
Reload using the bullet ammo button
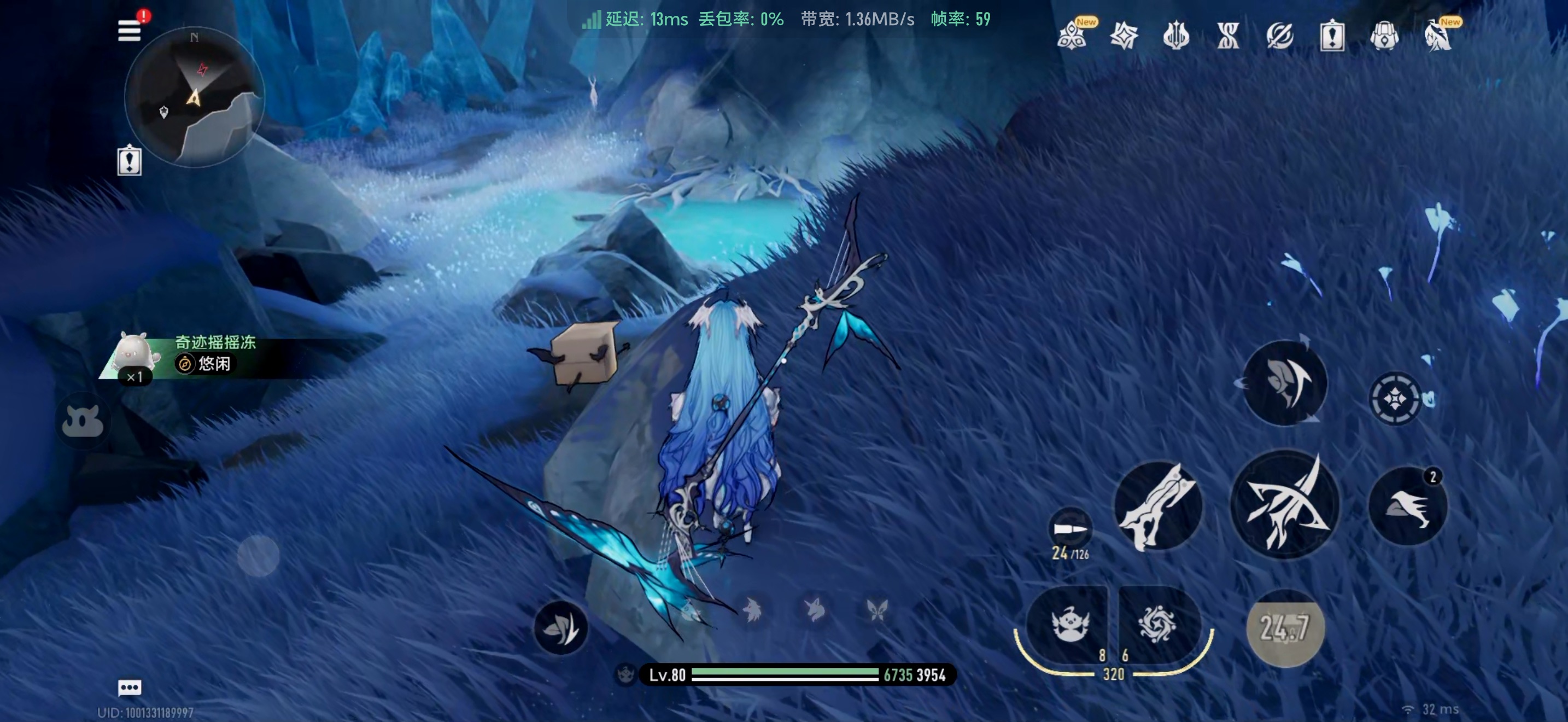click(x=1069, y=528)
